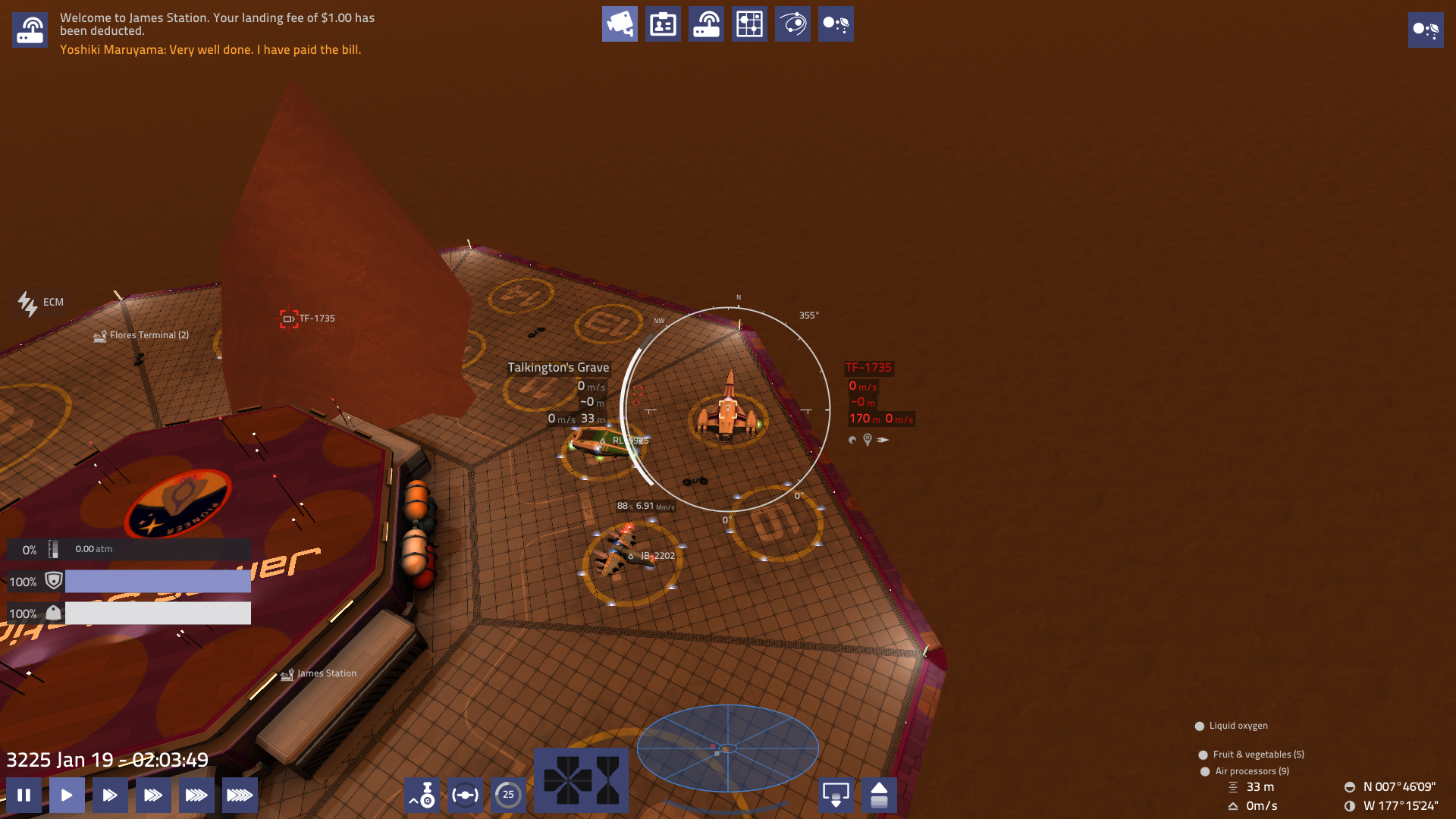Click the thruster layout display panel
The height and width of the screenshot is (819, 1456).
click(x=582, y=781)
